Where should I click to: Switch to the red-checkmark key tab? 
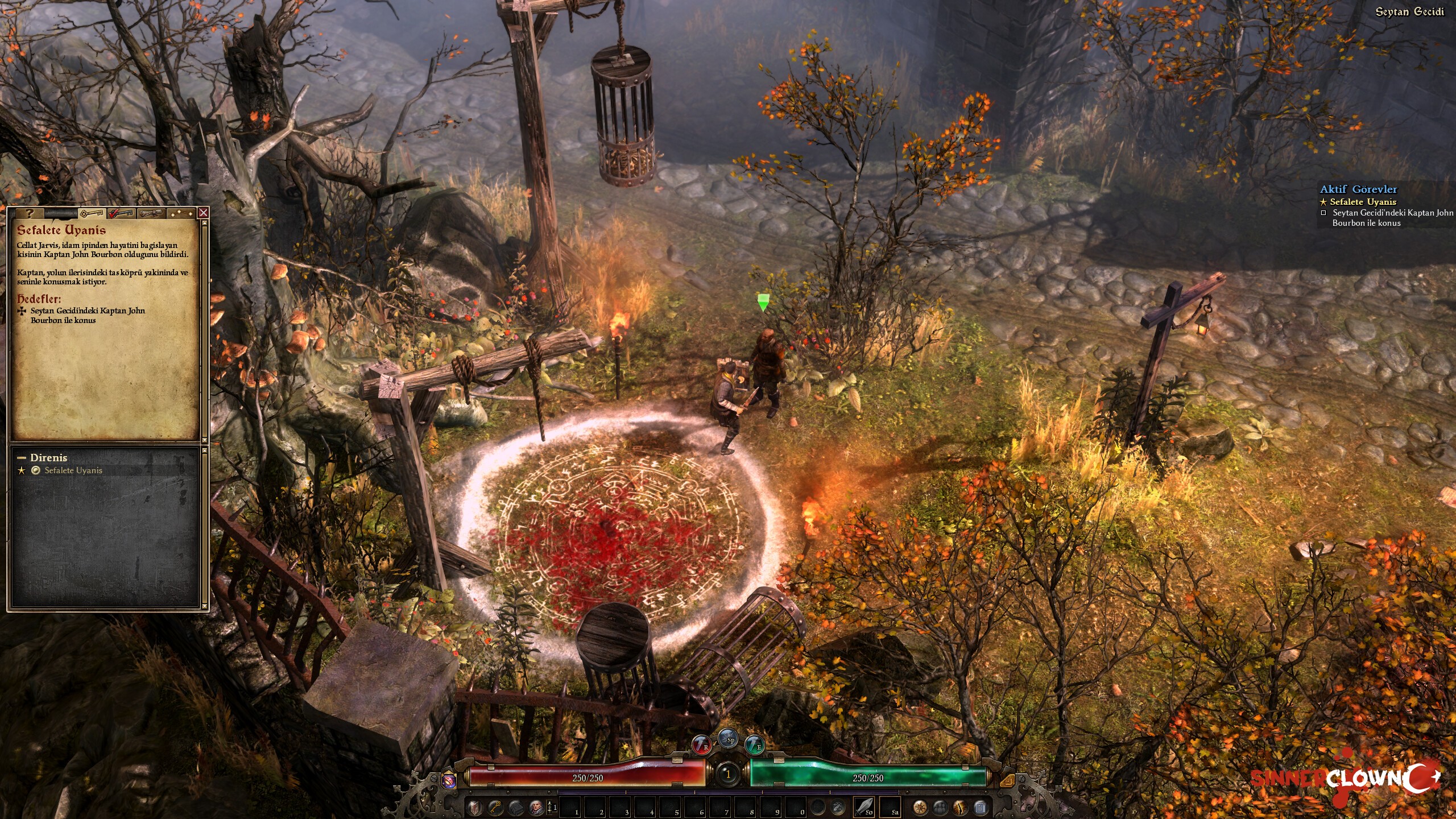tap(121, 213)
